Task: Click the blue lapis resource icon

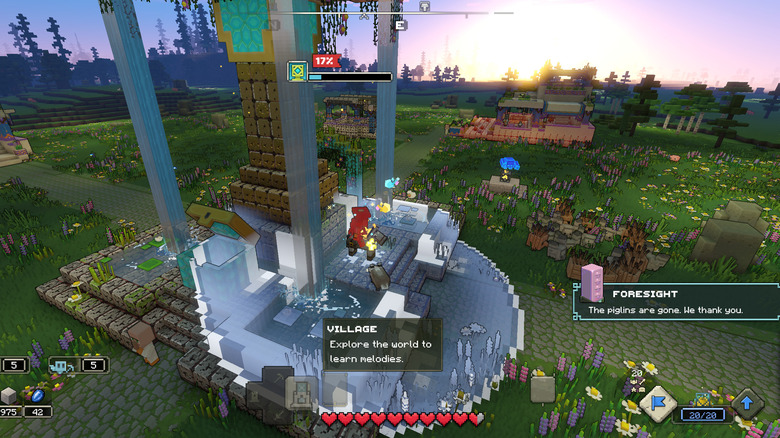Action: [36, 394]
